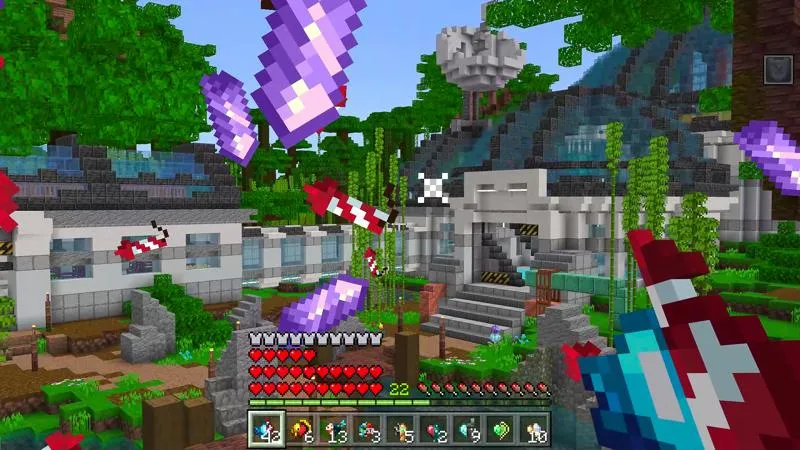Click the small gray square HUD icon

coord(779,69)
